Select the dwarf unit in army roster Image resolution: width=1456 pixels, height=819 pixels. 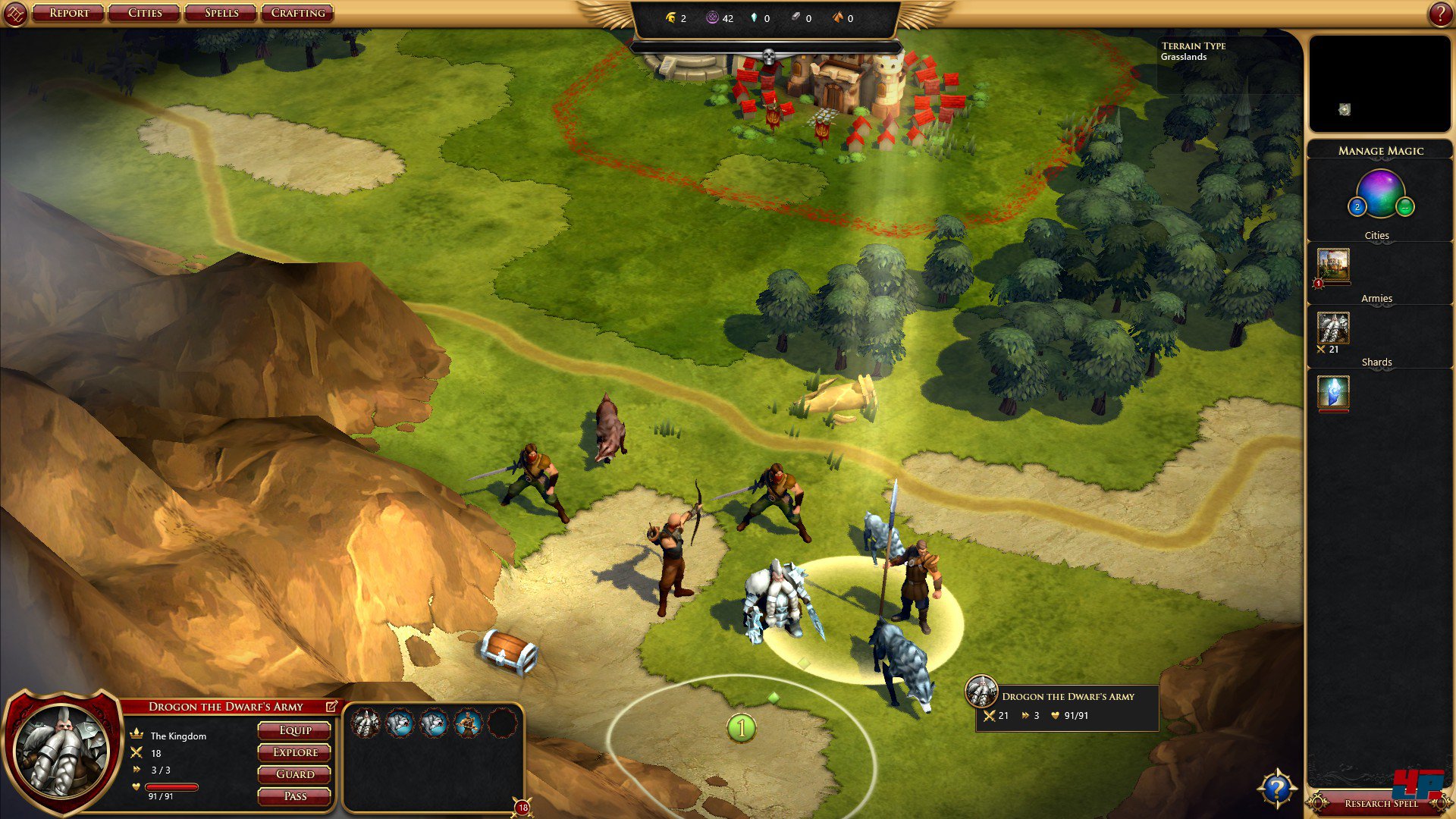(x=366, y=723)
